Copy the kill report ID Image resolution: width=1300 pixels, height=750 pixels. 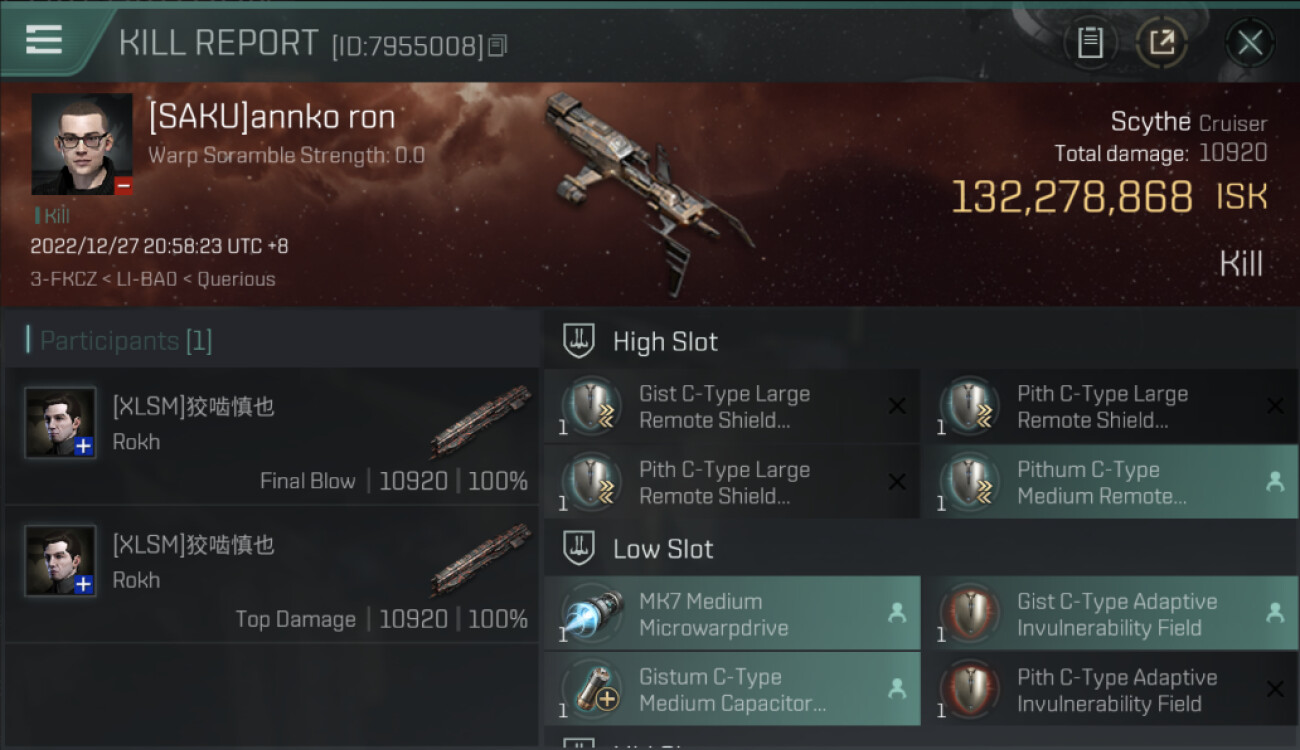(497, 45)
